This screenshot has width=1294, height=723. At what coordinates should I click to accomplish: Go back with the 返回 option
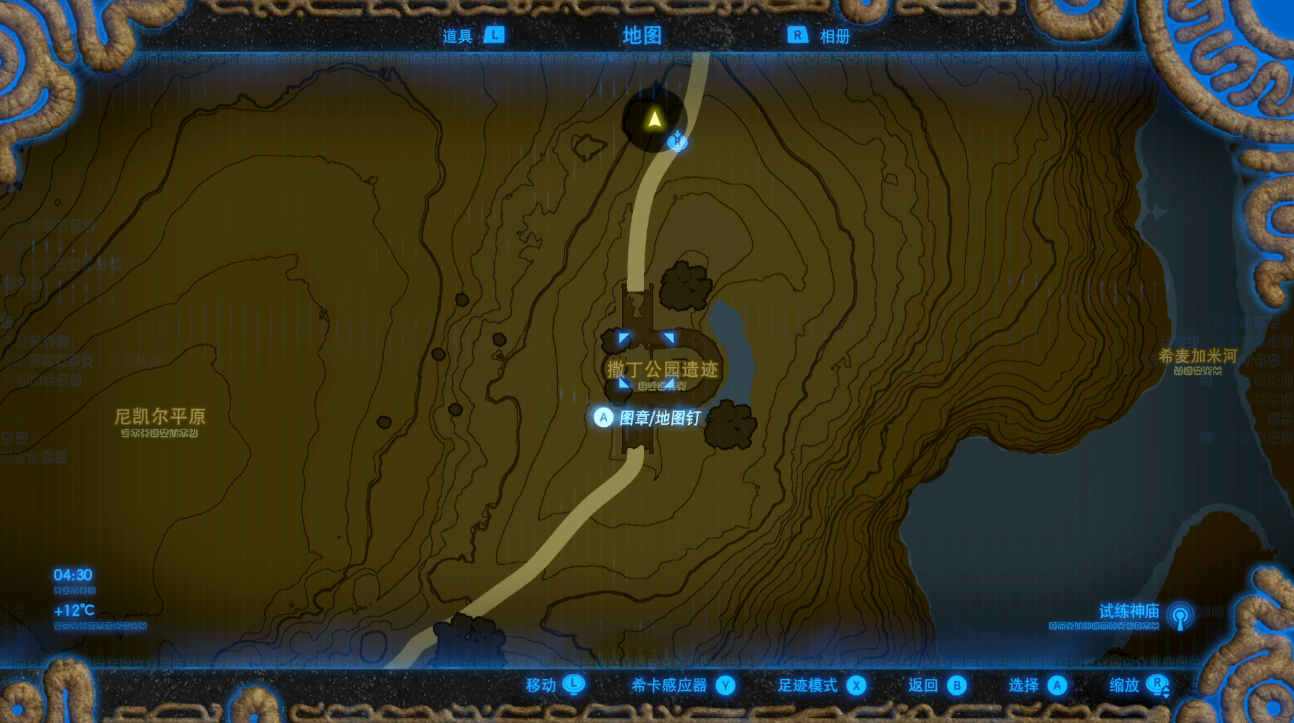[937, 685]
